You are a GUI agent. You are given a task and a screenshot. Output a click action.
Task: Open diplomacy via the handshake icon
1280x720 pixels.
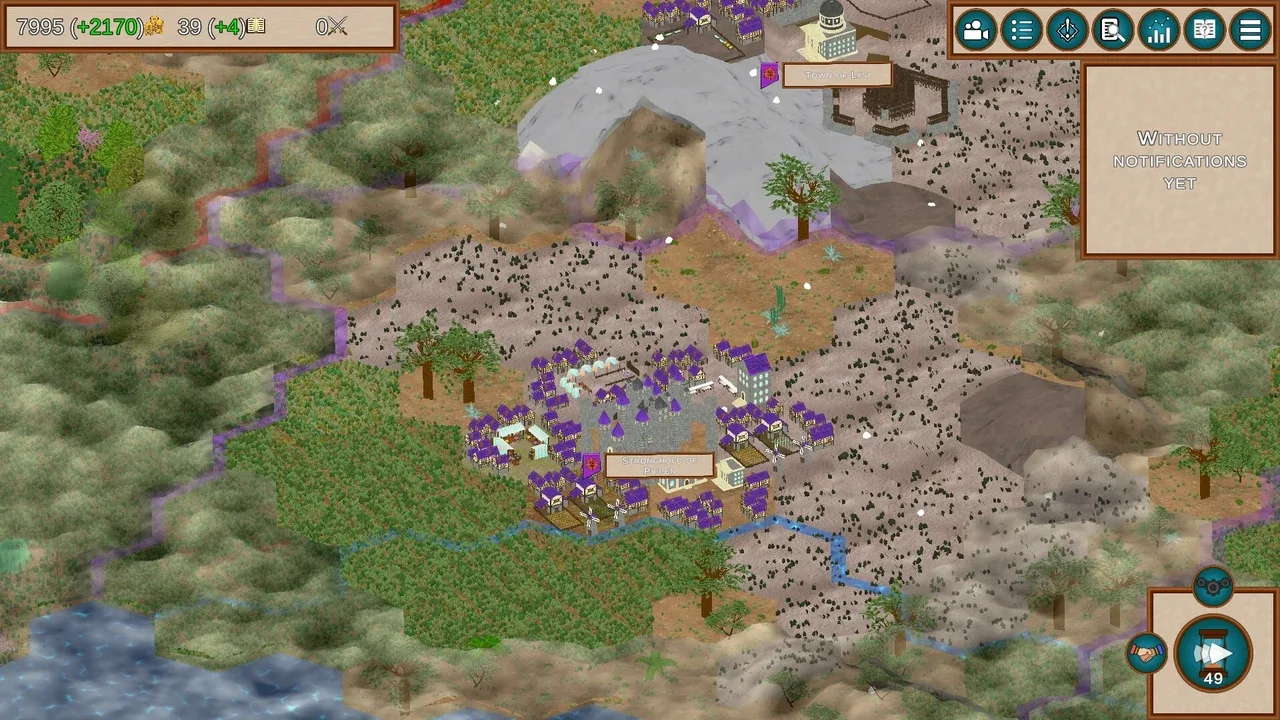pos(1147,653)
